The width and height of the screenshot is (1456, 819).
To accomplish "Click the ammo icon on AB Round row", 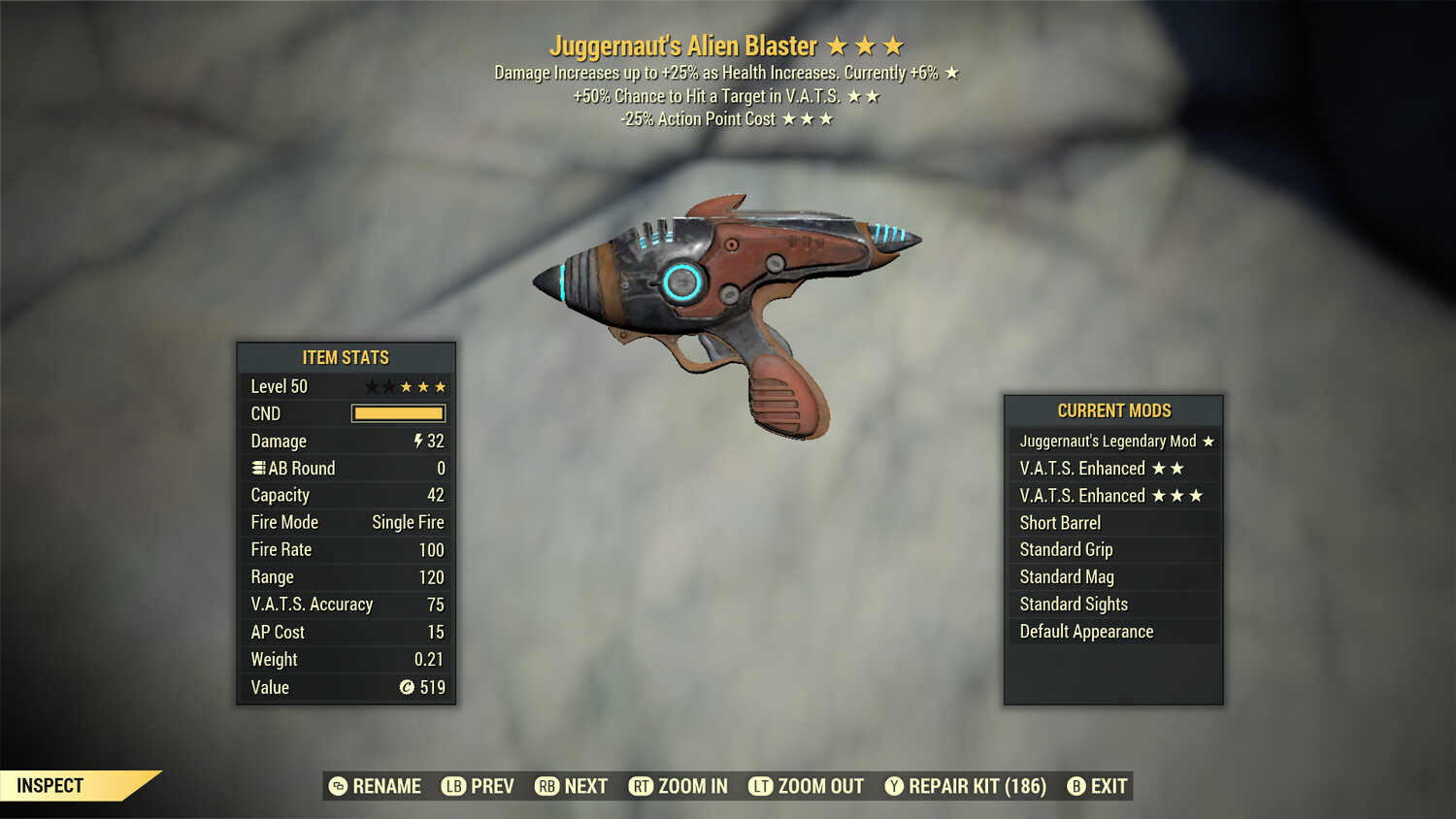I will coord(257,468).
